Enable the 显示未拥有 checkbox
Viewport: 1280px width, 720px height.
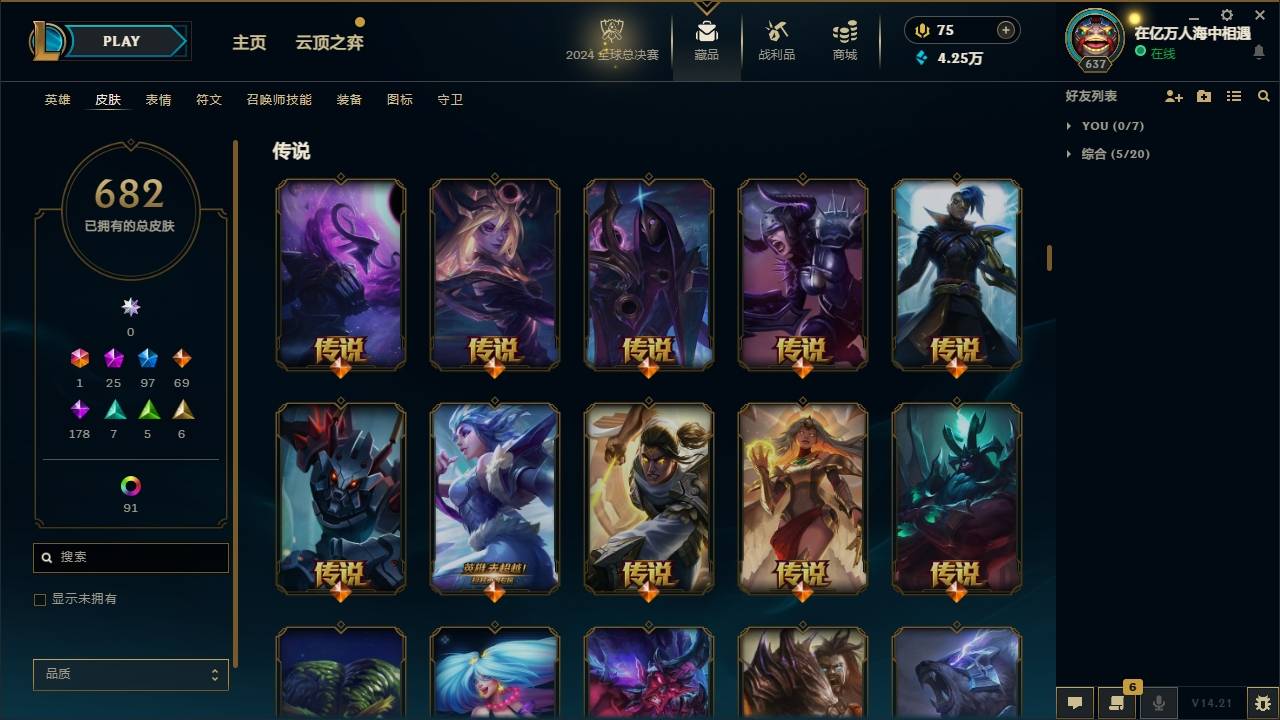pos(40,599)
